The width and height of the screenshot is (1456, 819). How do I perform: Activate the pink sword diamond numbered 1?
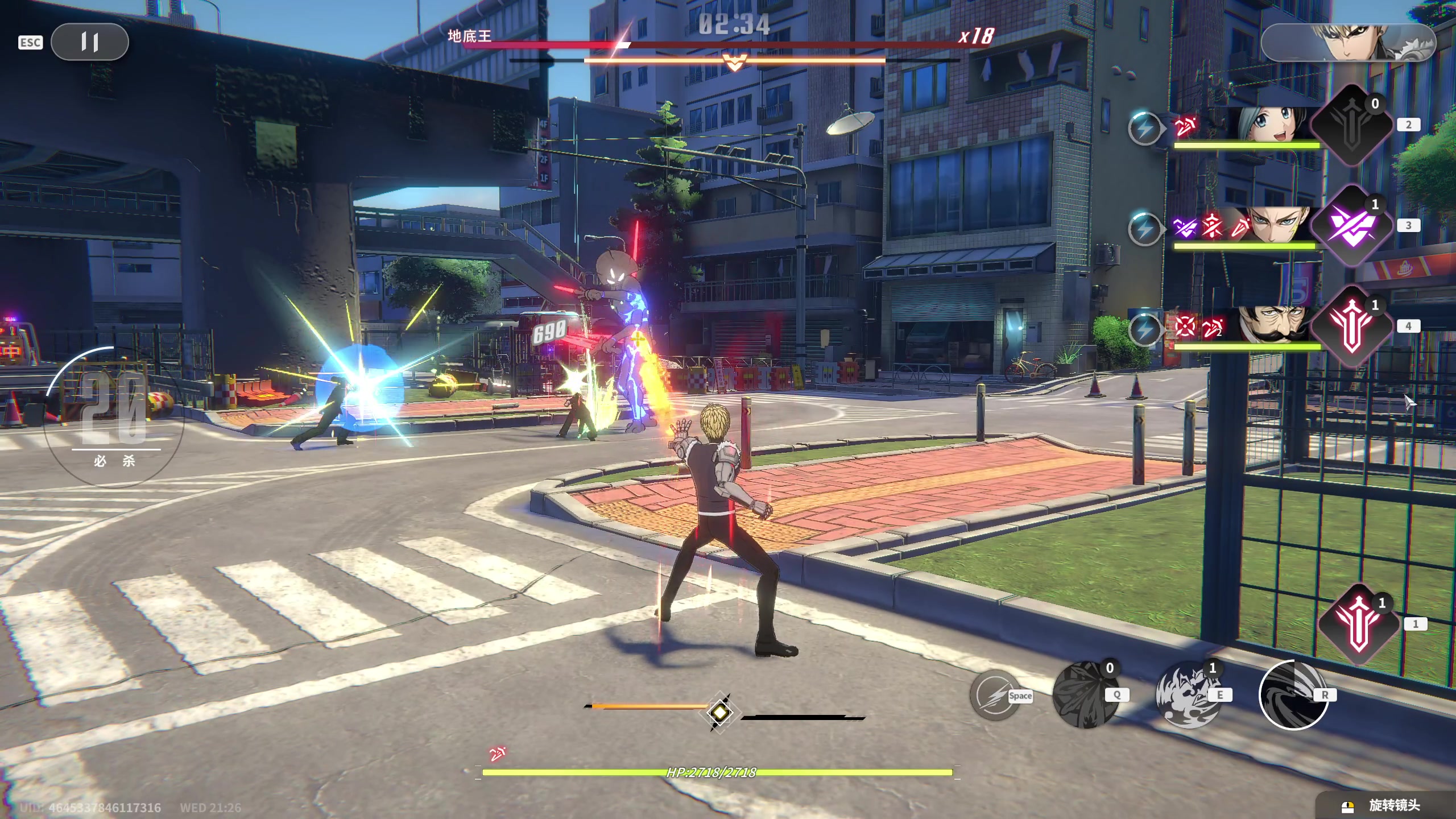click(x=1358, y=624)
